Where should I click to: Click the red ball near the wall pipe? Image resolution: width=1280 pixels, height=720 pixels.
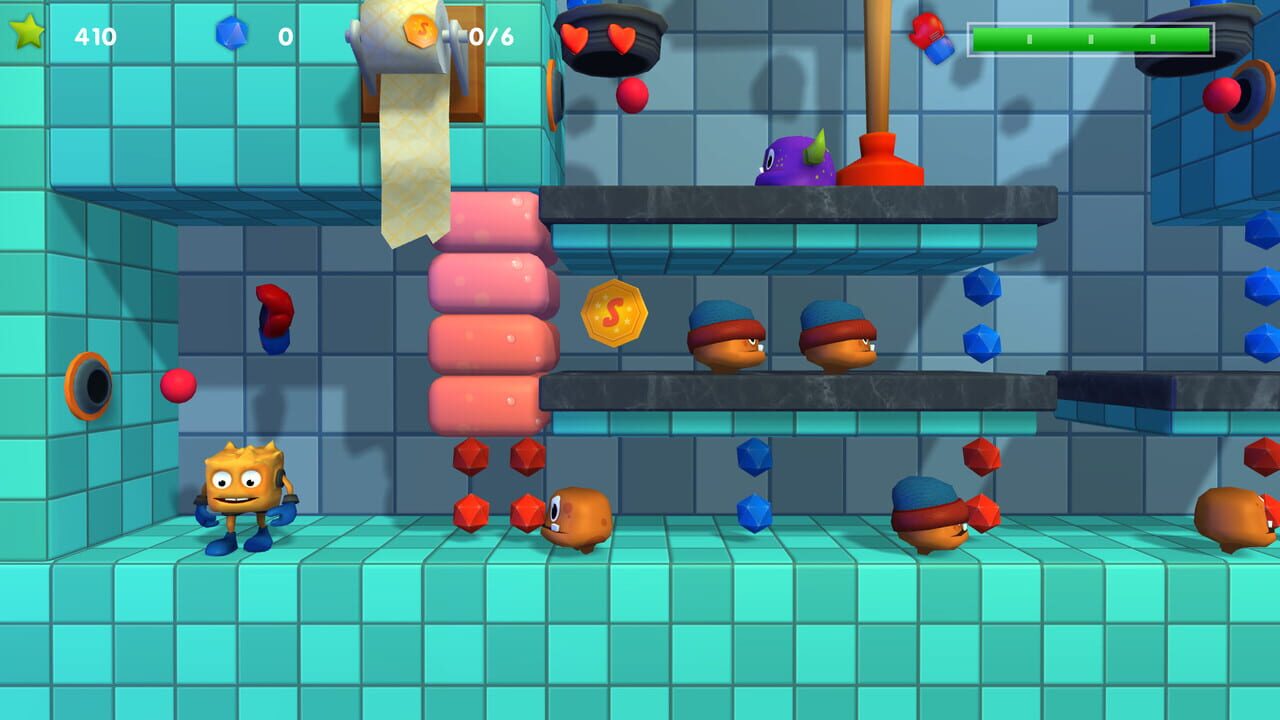click(x=178, y=387)
